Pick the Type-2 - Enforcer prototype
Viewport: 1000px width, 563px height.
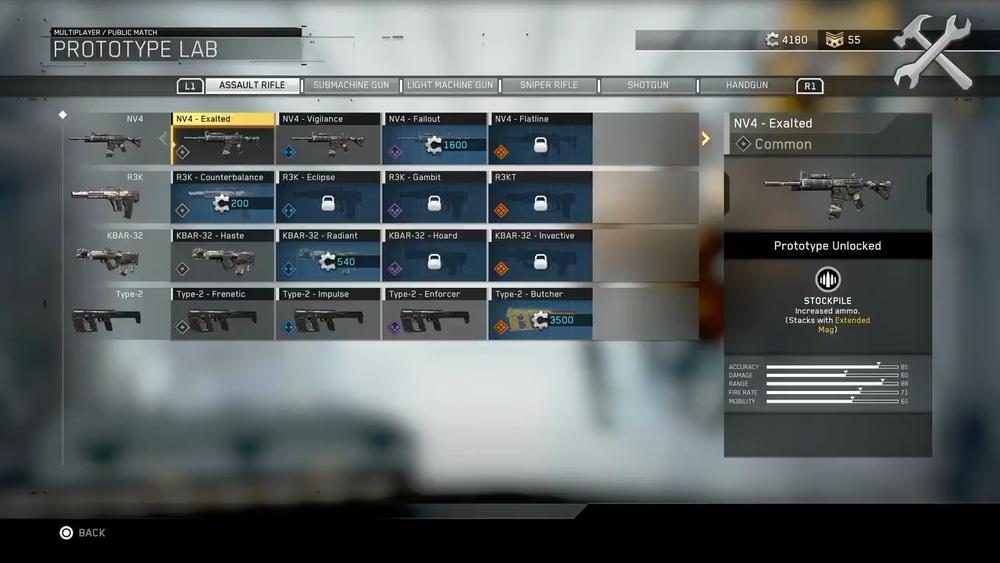tap(435, 314)
